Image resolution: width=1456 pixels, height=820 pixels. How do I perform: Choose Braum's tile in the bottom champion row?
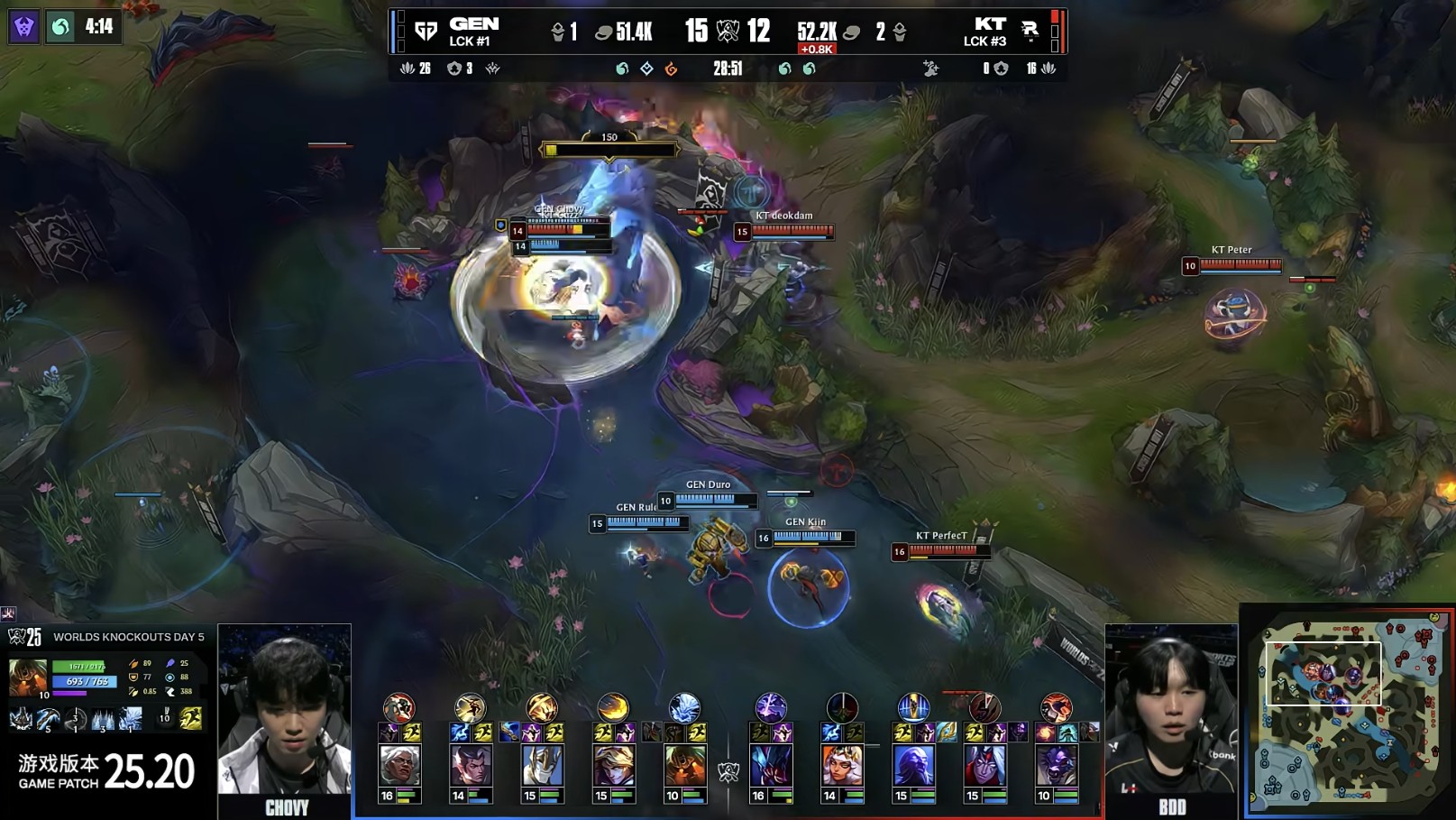point(685,766)
